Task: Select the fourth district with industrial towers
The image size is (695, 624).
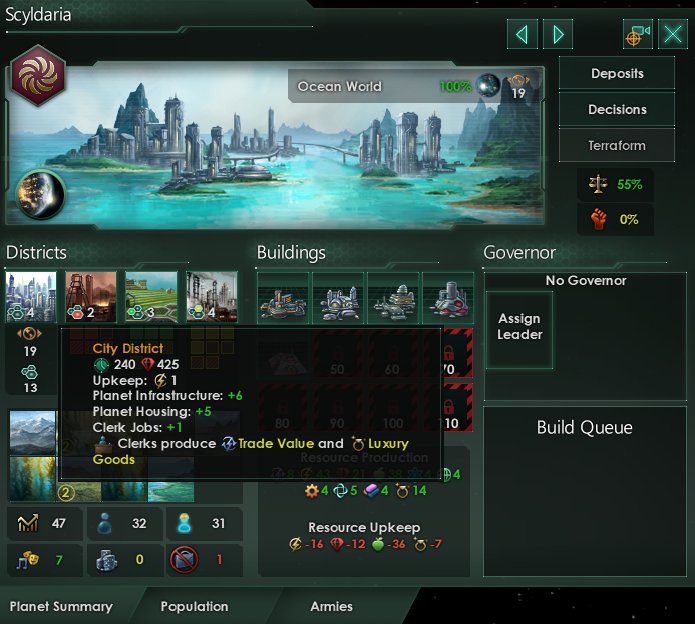Action: (211, 297)
